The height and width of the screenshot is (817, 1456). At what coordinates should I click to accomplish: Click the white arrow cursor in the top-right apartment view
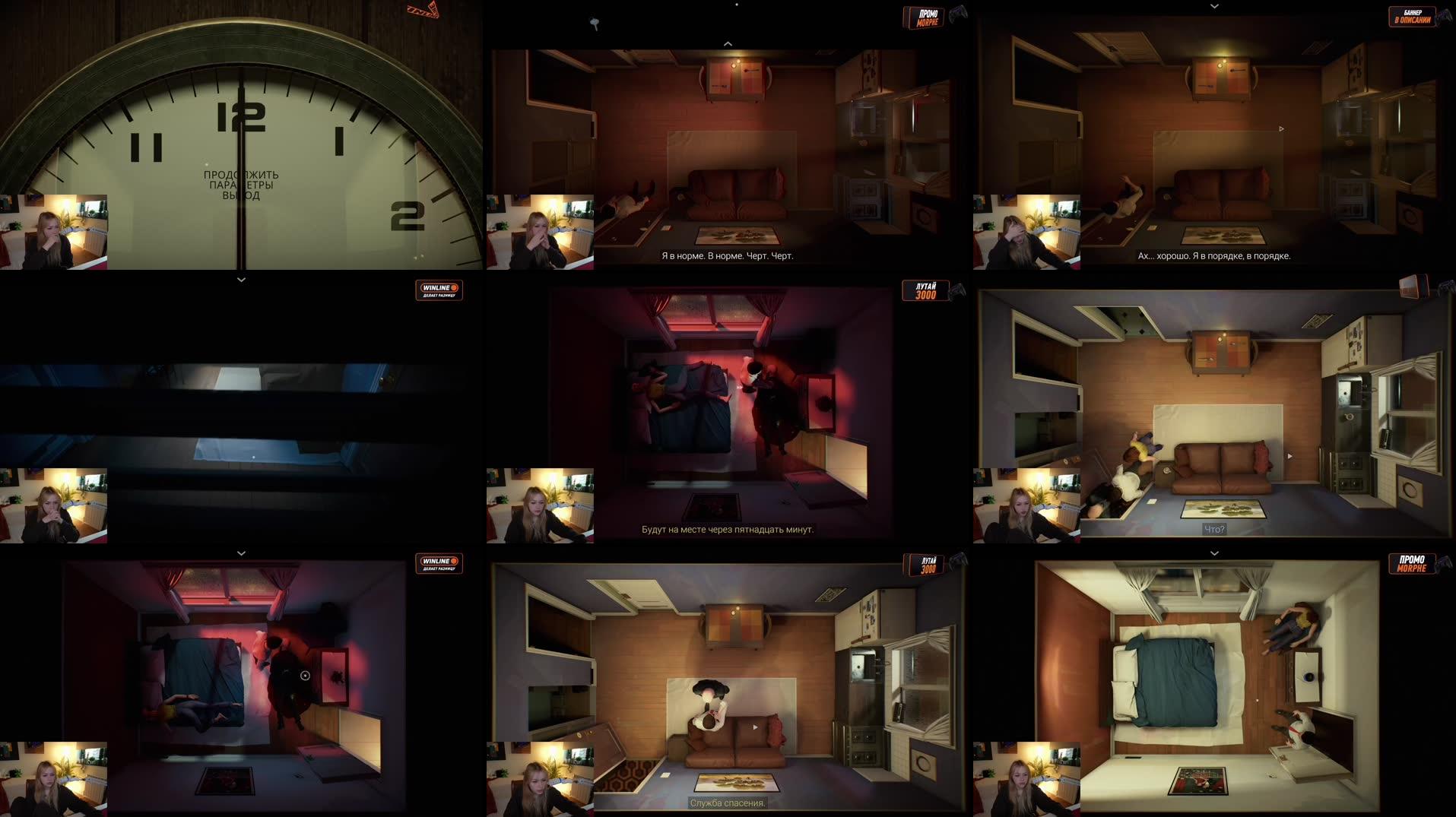coord(1282,128)
